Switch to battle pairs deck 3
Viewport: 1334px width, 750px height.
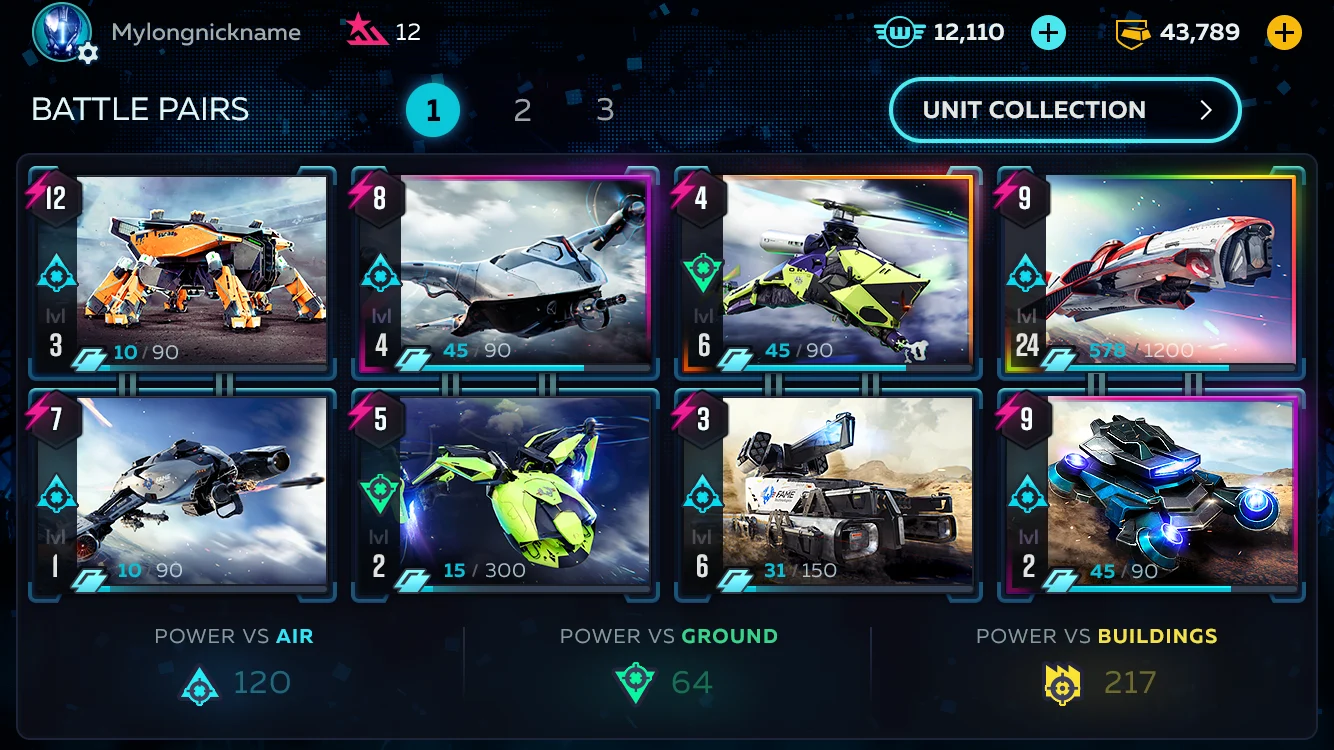click(x=605, y=110)
